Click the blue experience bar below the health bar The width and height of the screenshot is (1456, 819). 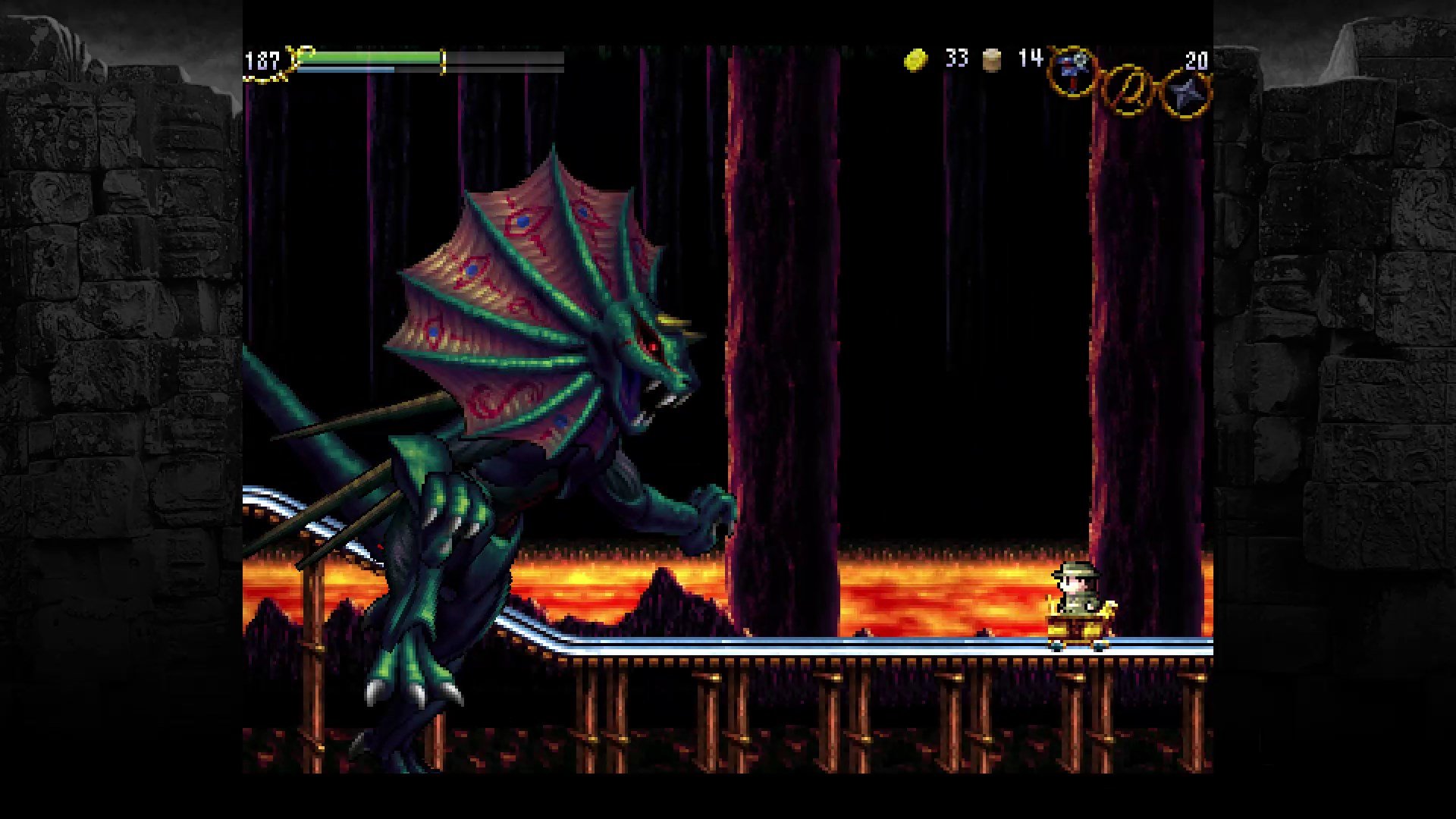(x=345, y=69)
